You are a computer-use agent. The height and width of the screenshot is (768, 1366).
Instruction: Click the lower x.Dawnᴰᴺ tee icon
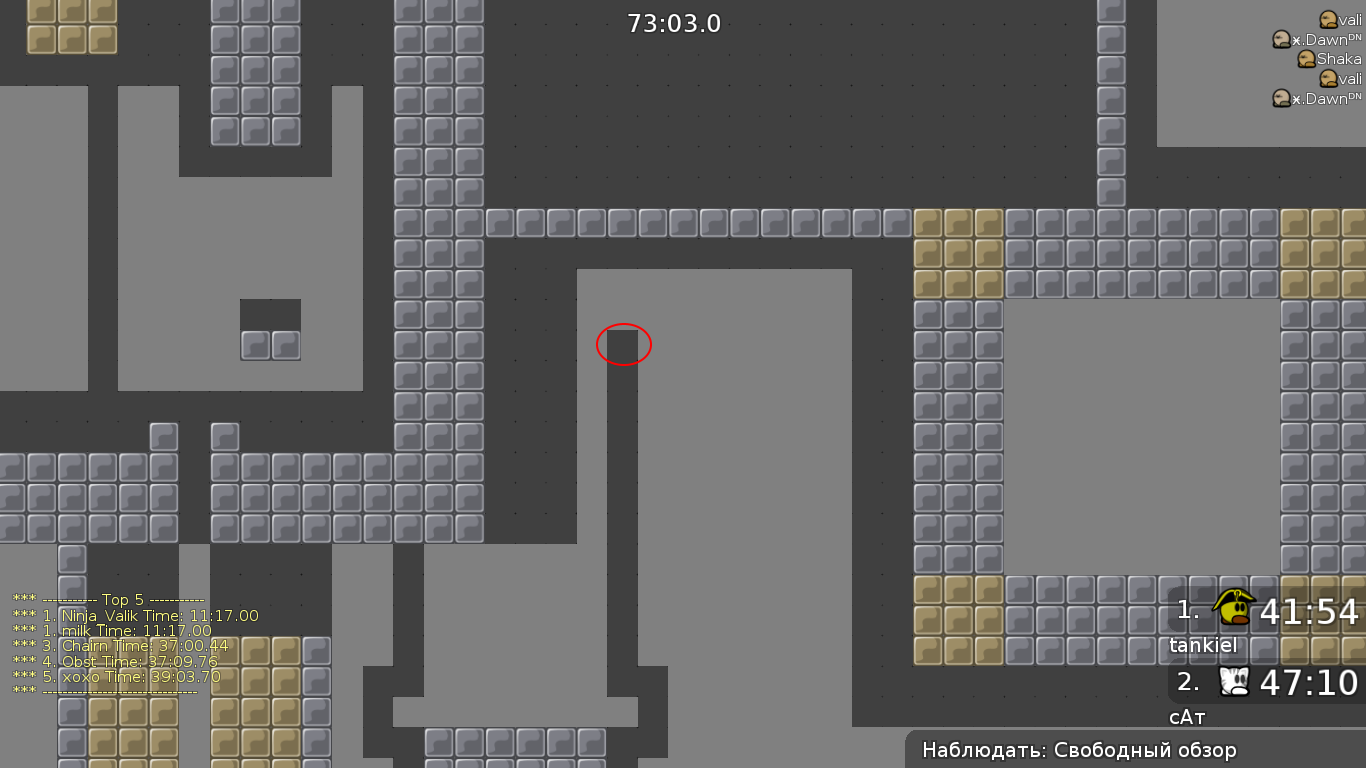point(1281,98)
